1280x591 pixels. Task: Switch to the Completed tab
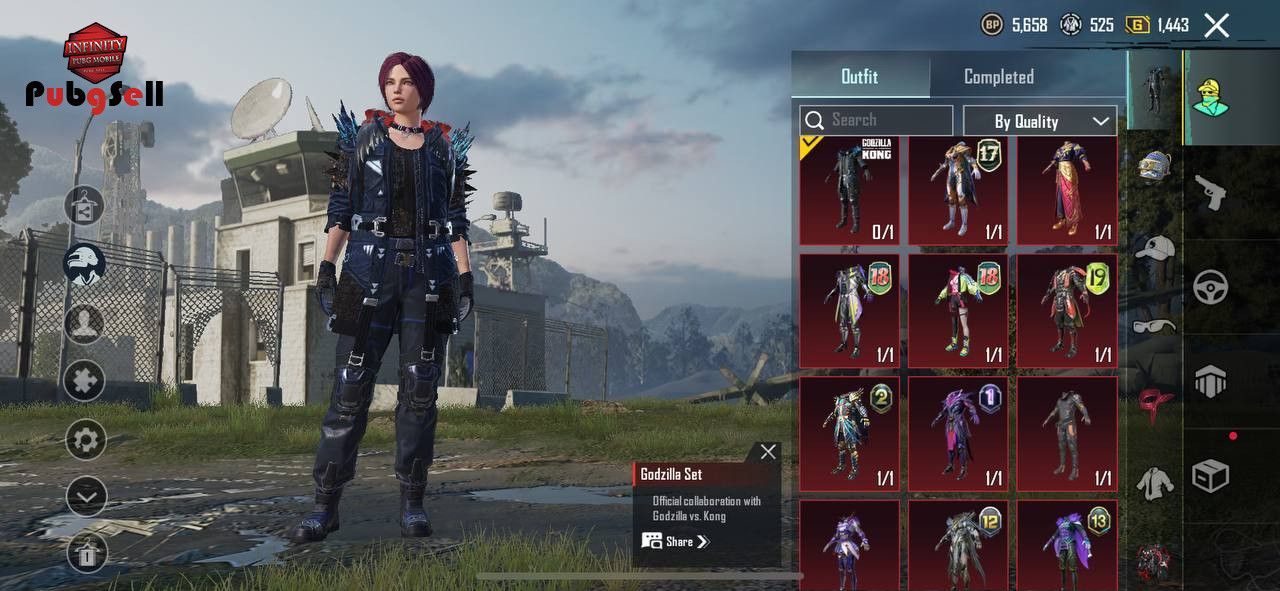(x=998, y=77)
